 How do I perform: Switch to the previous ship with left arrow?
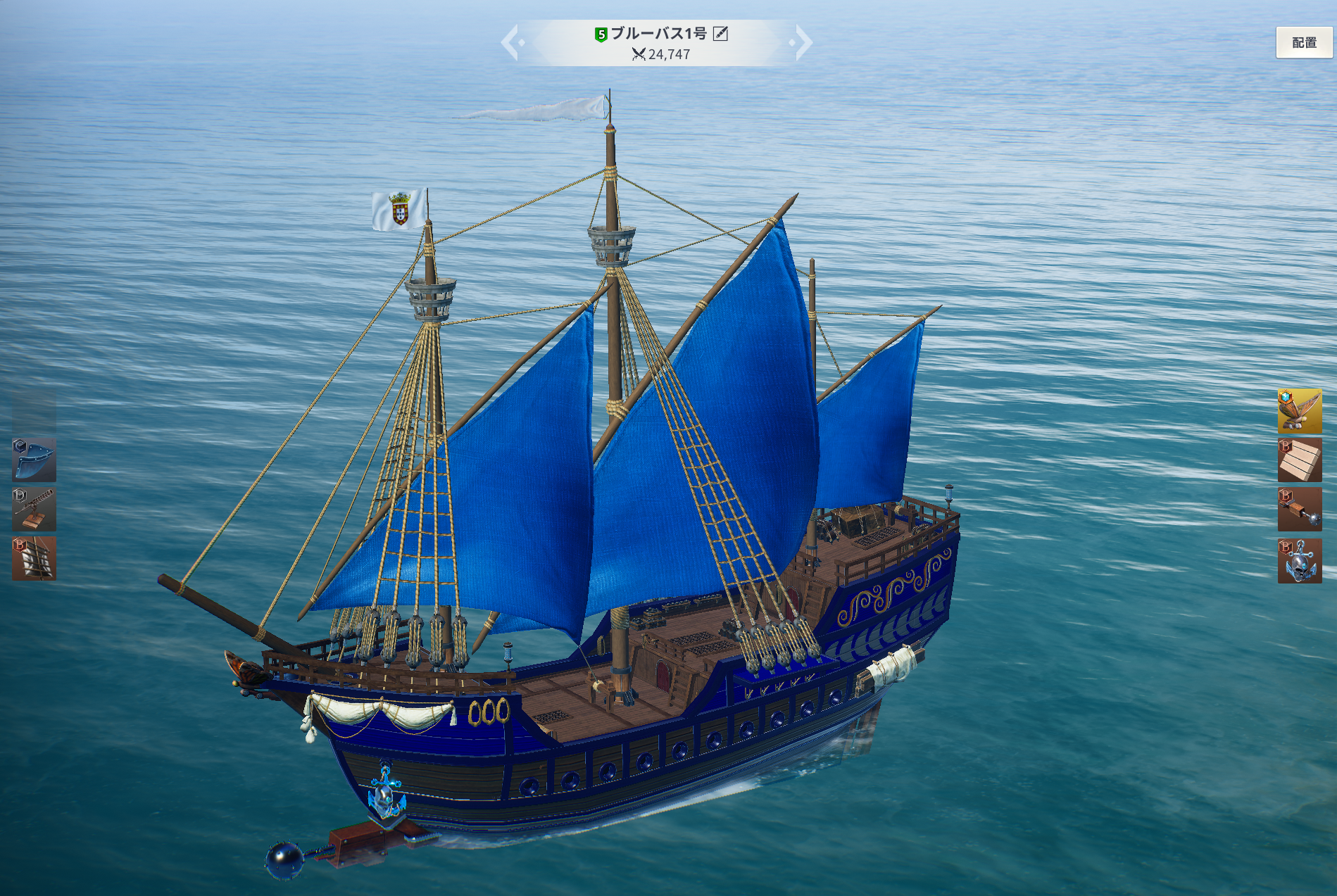pyautogui.click(x=510, y=42)
